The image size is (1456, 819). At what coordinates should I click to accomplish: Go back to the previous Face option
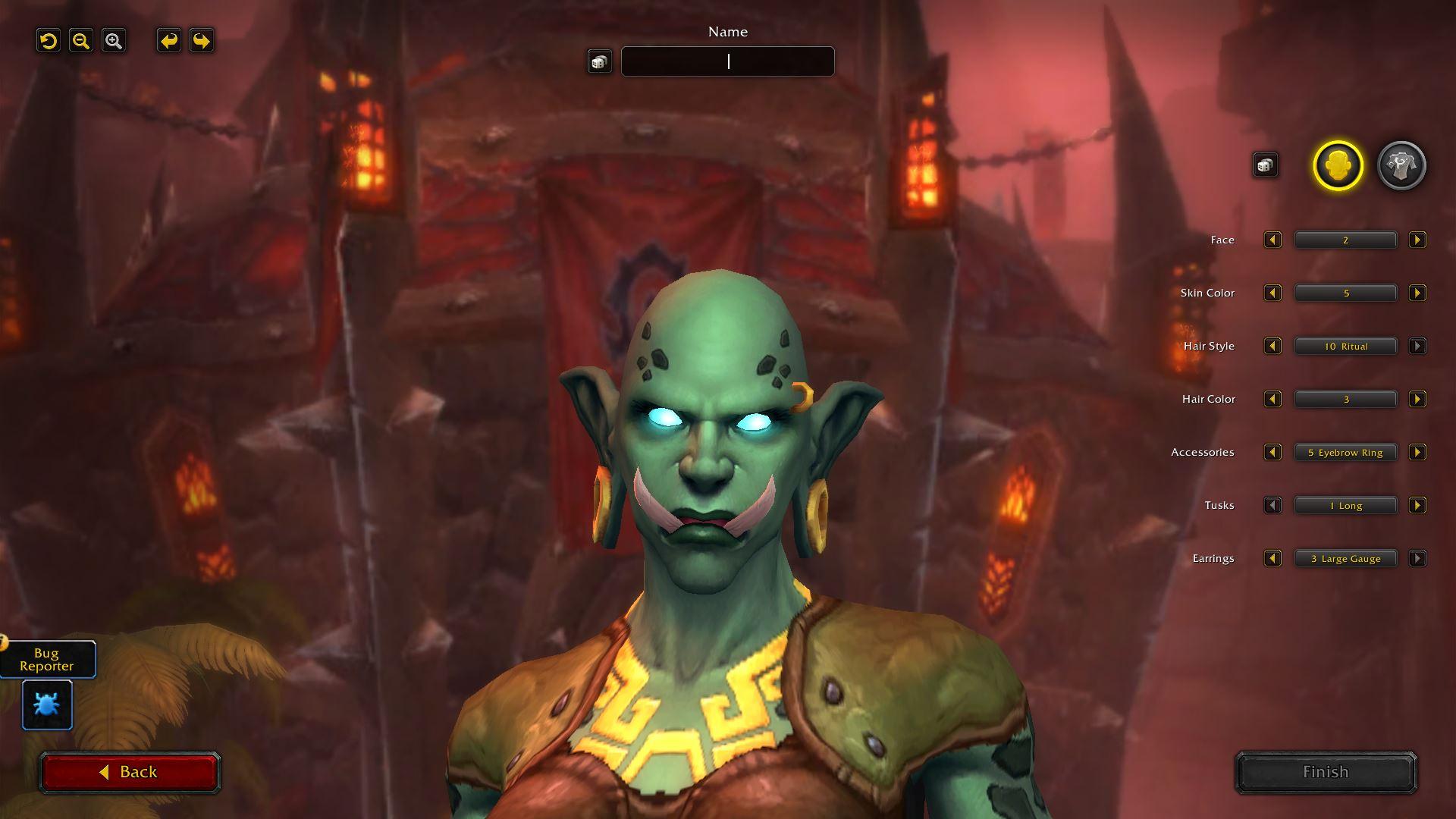click(x=1272, y=240)
